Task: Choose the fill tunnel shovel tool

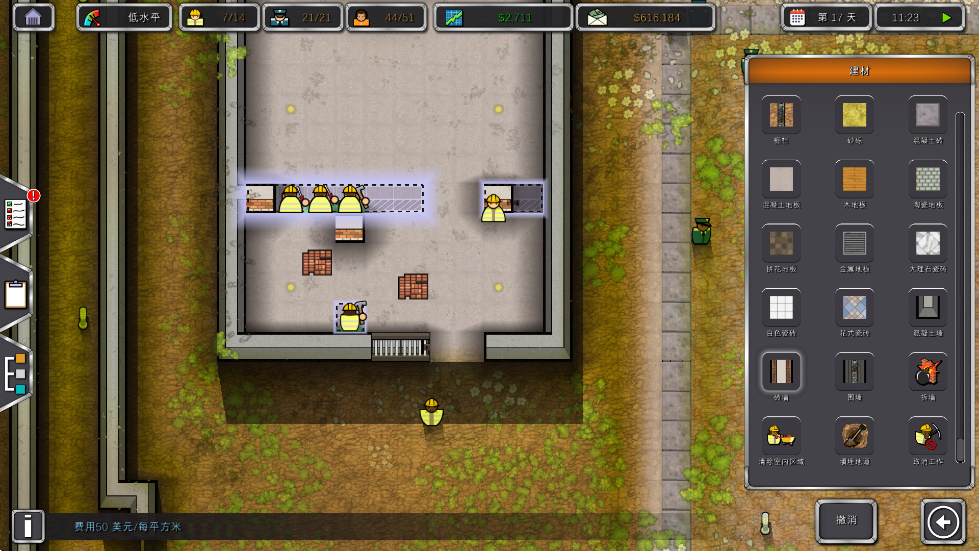Action: point(854,435)
